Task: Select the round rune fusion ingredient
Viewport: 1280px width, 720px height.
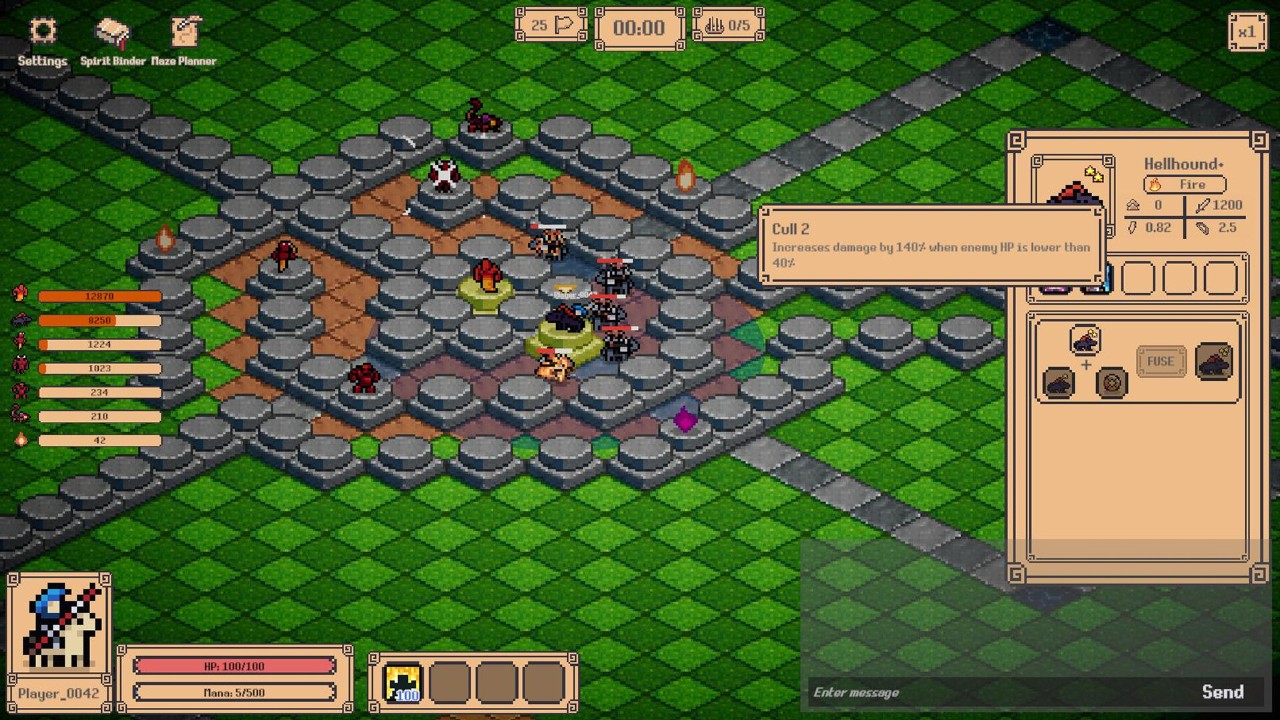Action: point(1111,383)
